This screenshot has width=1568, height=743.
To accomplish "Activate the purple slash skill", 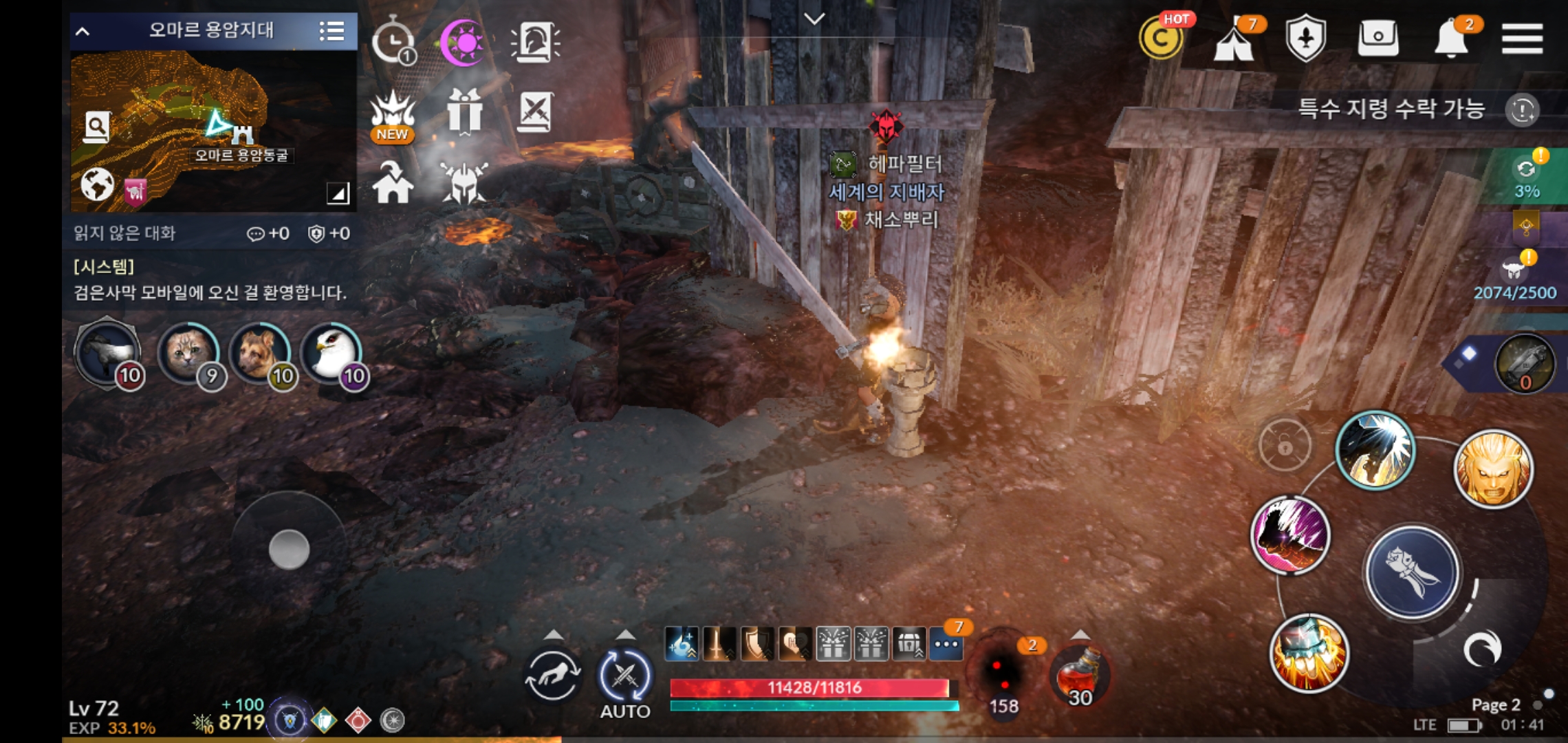I will [x=1290, y=535].
